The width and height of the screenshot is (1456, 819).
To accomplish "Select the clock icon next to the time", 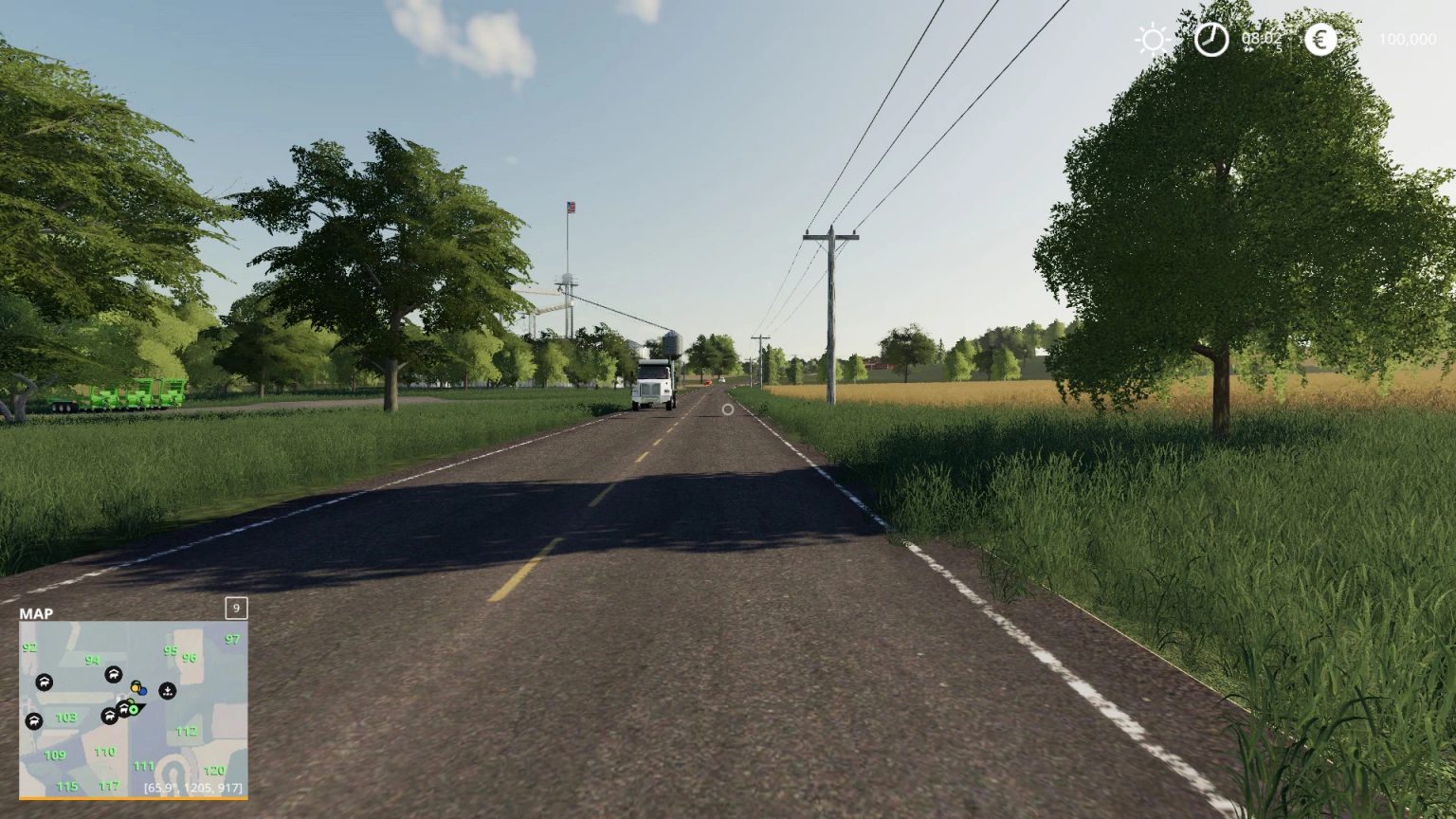I will point(1212,40).
